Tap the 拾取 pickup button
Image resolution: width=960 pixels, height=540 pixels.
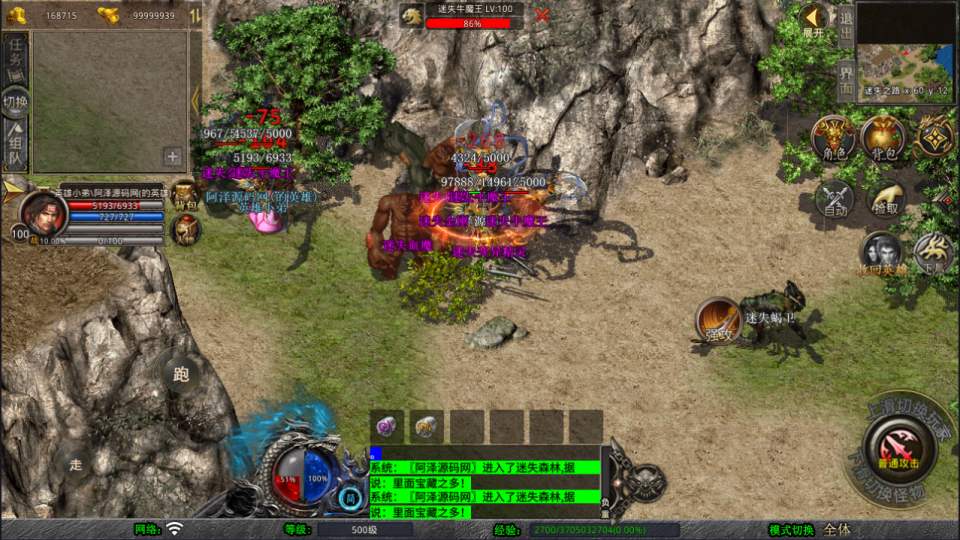pyautogui.click(x=886, y=200)
